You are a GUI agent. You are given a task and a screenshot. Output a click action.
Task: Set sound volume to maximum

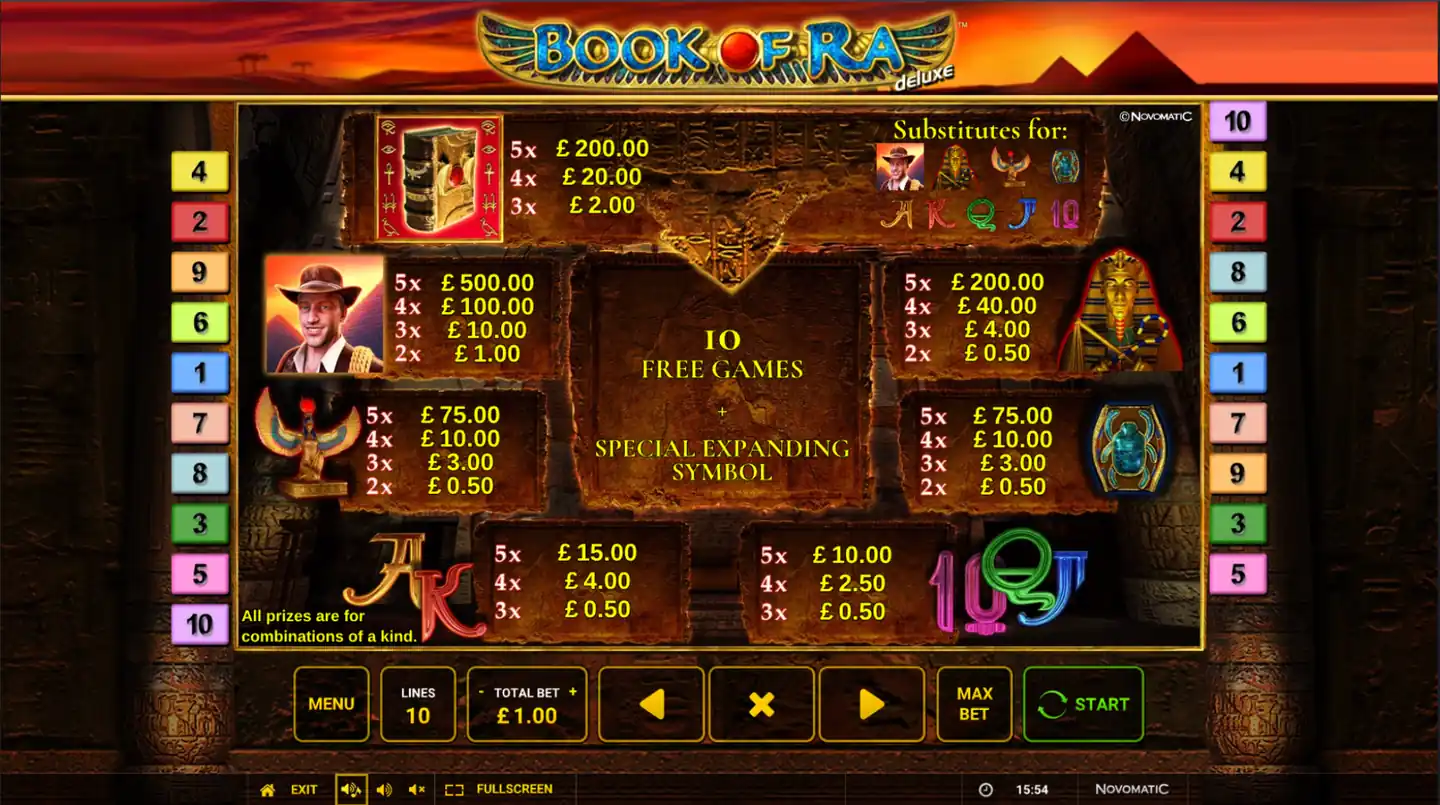(x=350, y=788)
